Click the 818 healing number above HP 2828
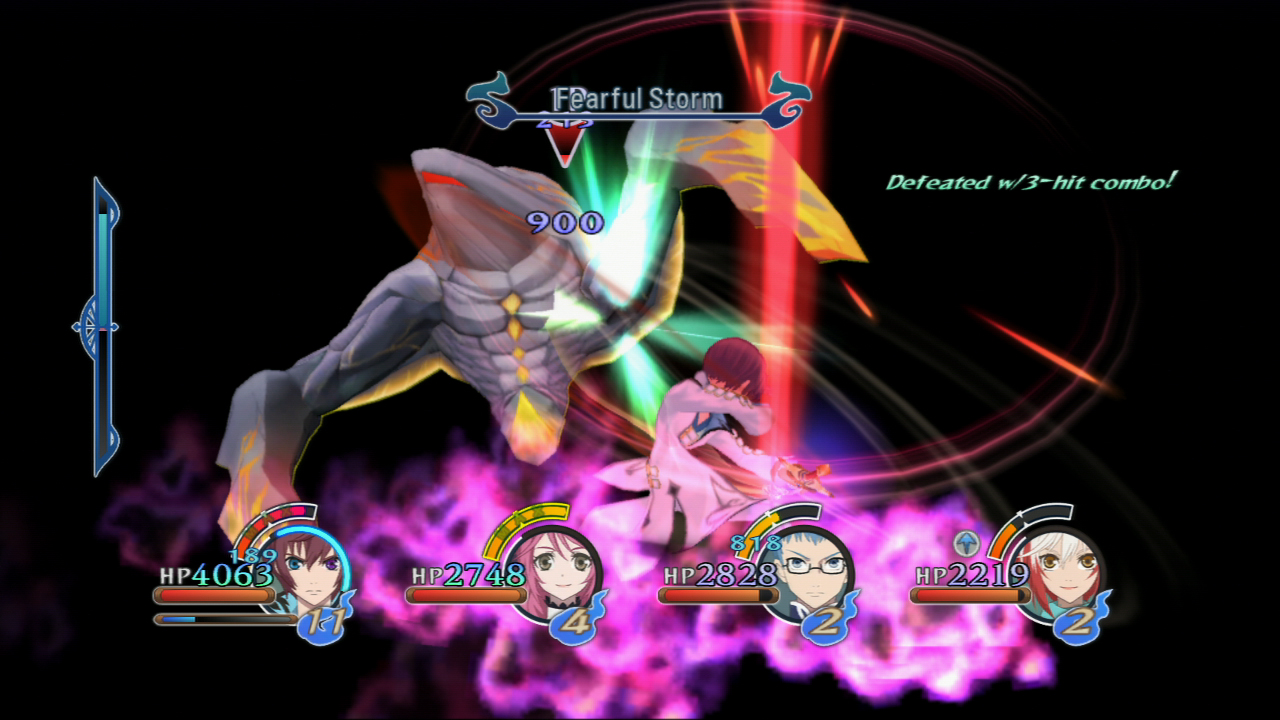The height and width of the screenshot is (720, 1280). (756, 543)
